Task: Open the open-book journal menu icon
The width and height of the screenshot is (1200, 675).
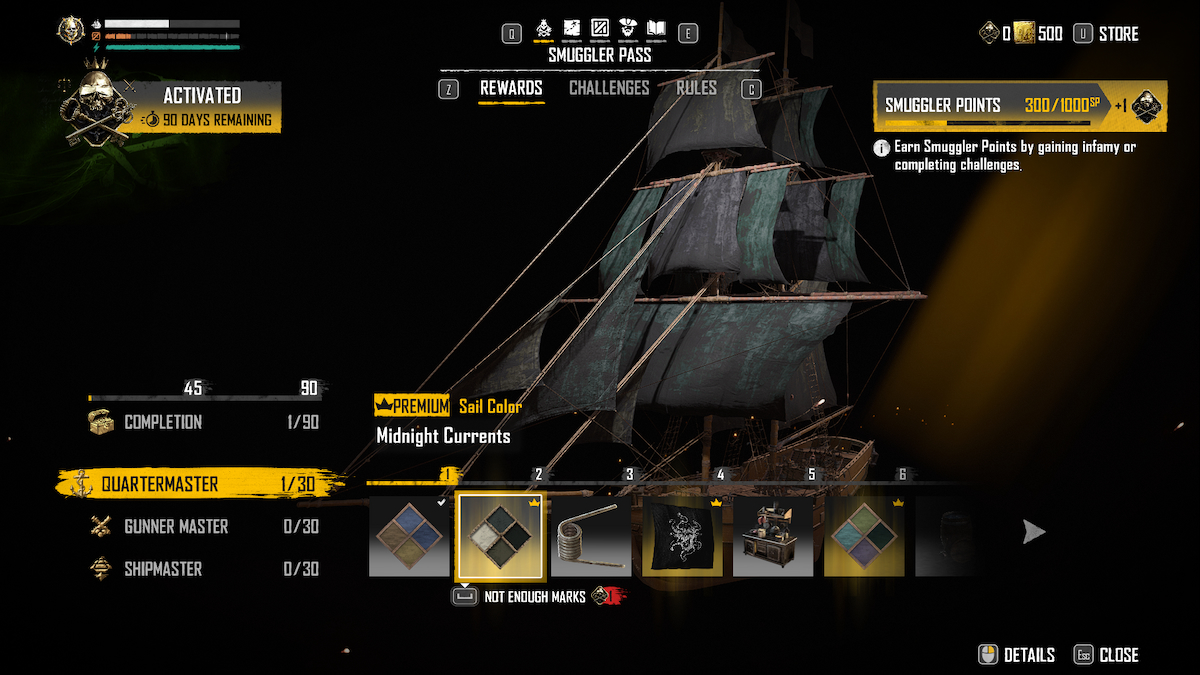Action: (658, 29)
